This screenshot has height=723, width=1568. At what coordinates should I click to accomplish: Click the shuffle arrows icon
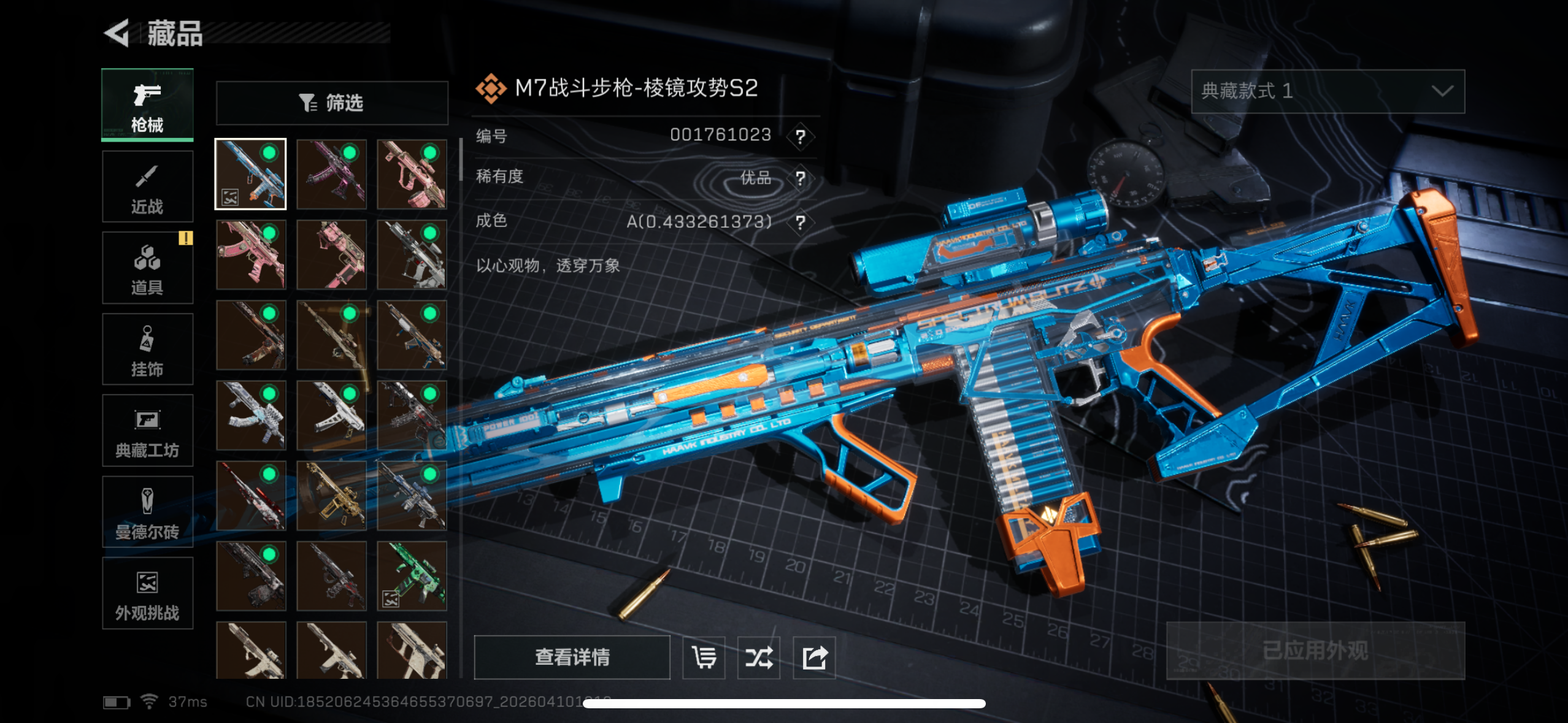759,657
